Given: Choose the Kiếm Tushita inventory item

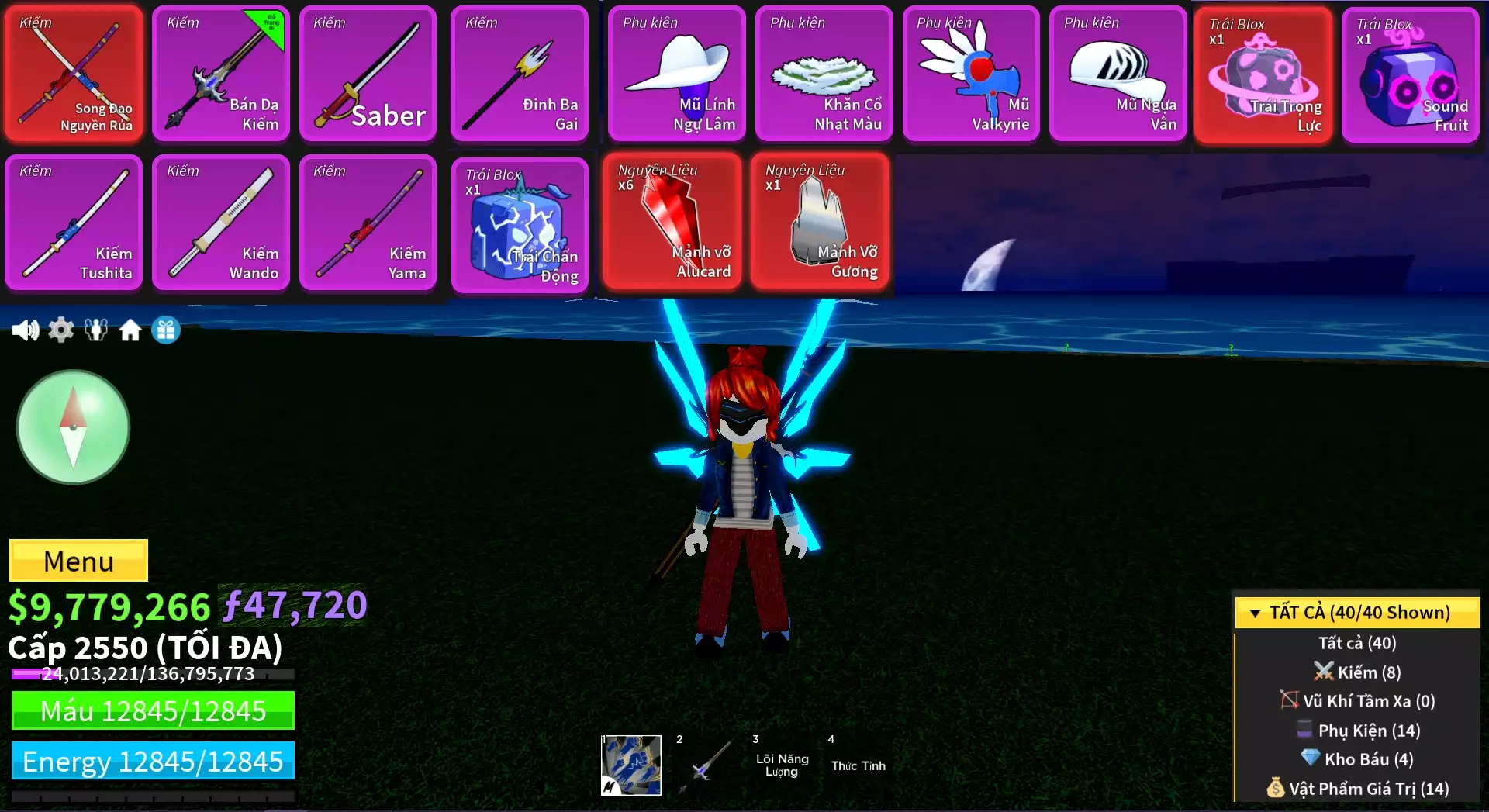Looking at the screenshot, I should pyautogui.click(x=74, y=223).
